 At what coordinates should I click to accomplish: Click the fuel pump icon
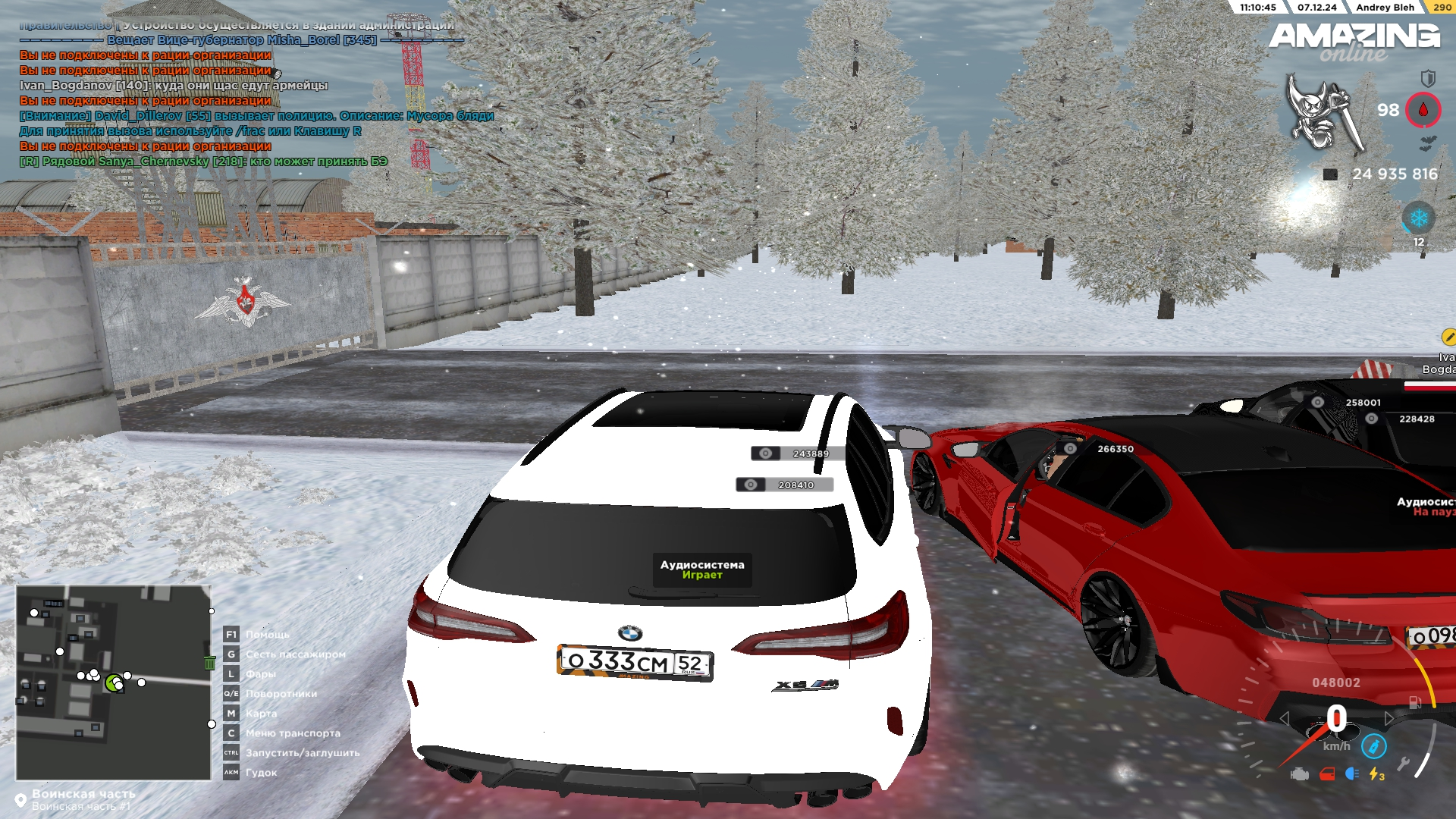[x=1415, y=702]
